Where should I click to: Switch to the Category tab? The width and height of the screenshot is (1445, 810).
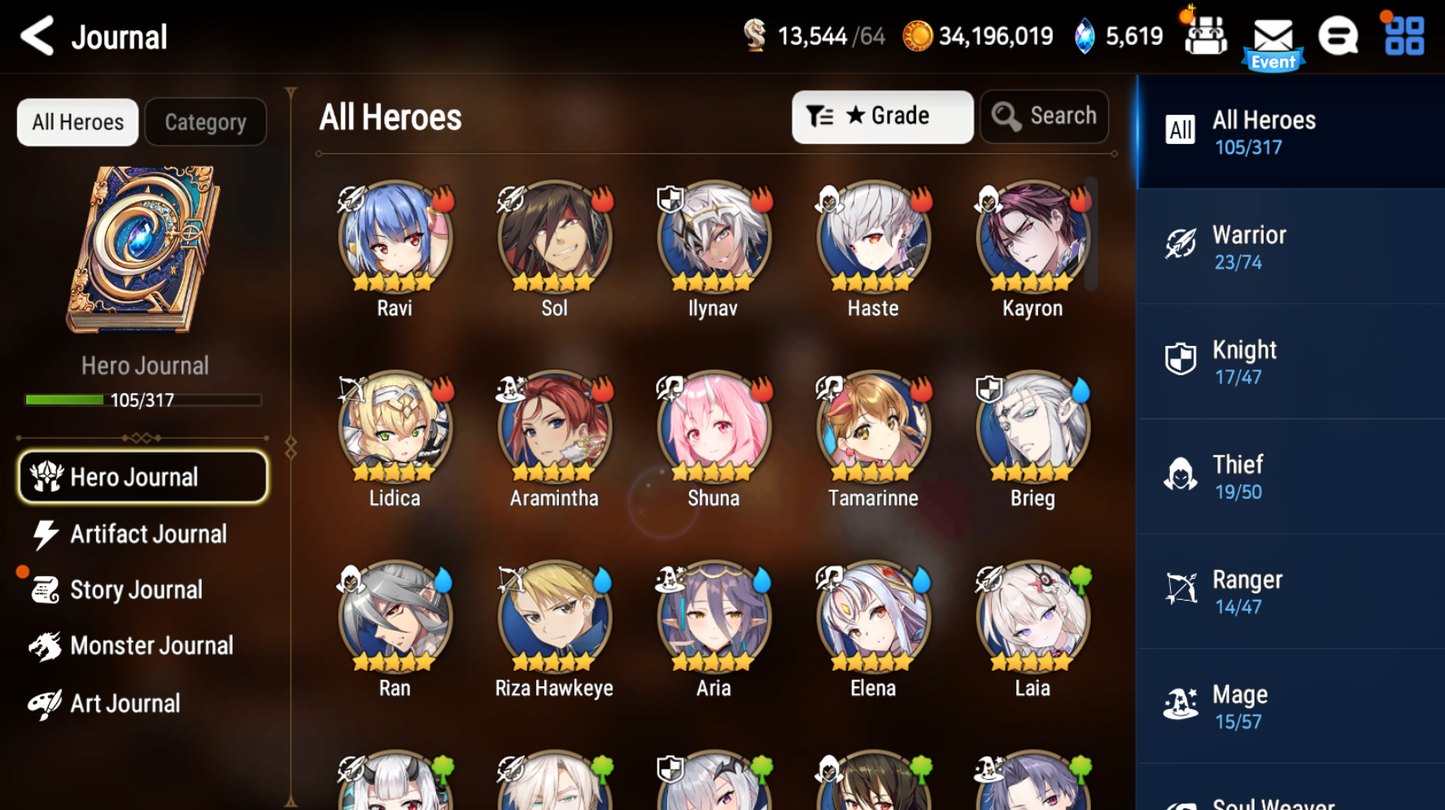pyautogui.click(x=205, y=121)
